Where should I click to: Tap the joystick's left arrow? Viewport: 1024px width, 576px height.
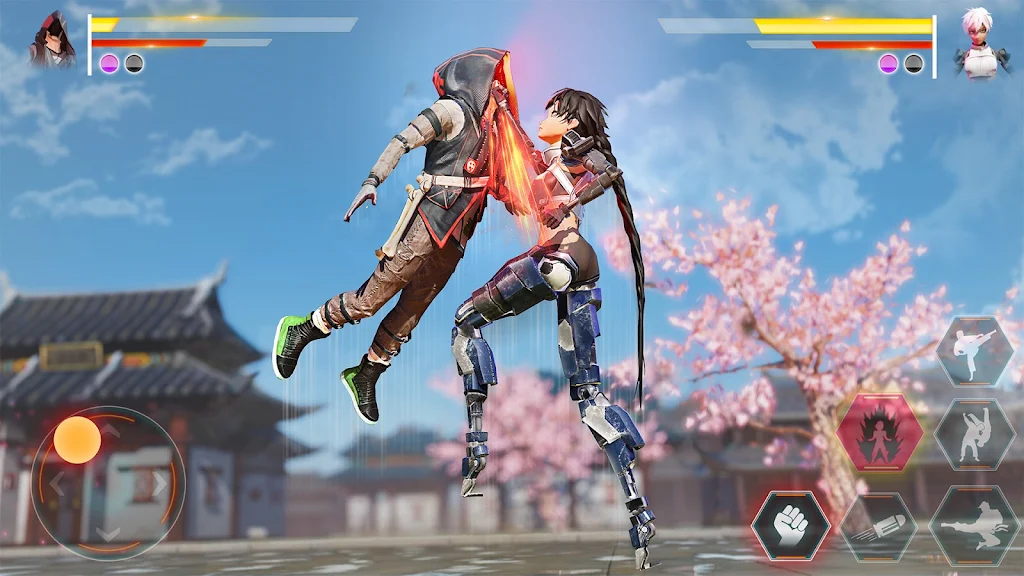[57, 486]
